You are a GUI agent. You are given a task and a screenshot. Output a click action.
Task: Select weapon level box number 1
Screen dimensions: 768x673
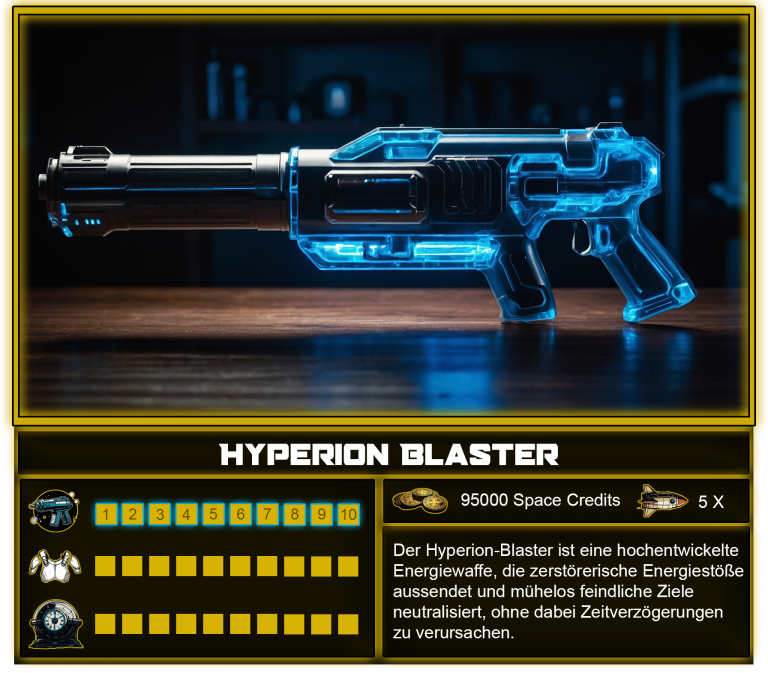pyautogui.click(x=105, y=515)
